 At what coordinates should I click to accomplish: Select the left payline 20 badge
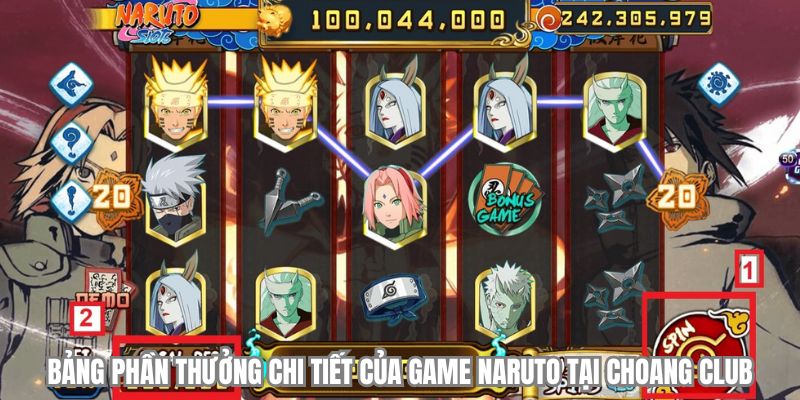tap(111, 195)
